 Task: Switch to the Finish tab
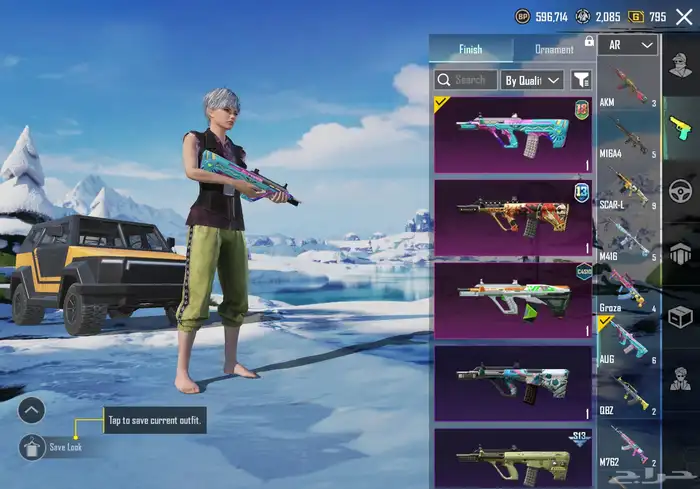[471, 49]
